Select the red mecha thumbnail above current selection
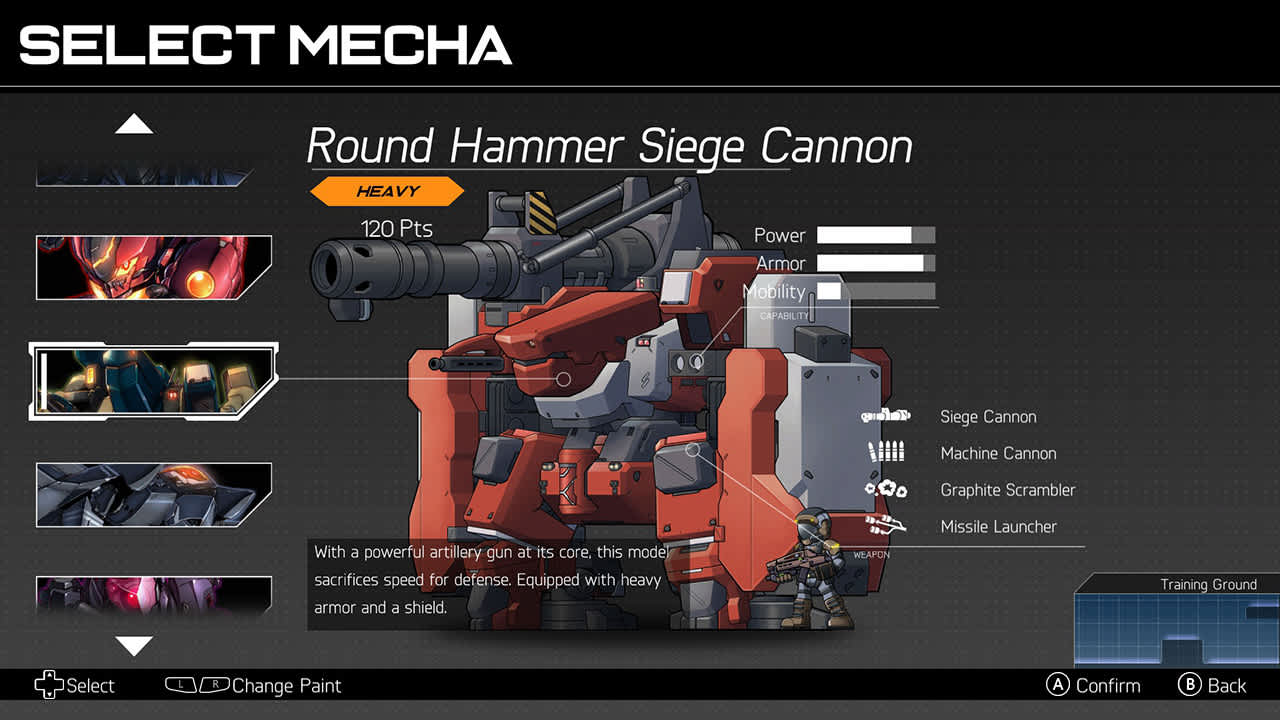Image resolution: width=1280 pixels, height=720 pixels. [x=153, y=267]
